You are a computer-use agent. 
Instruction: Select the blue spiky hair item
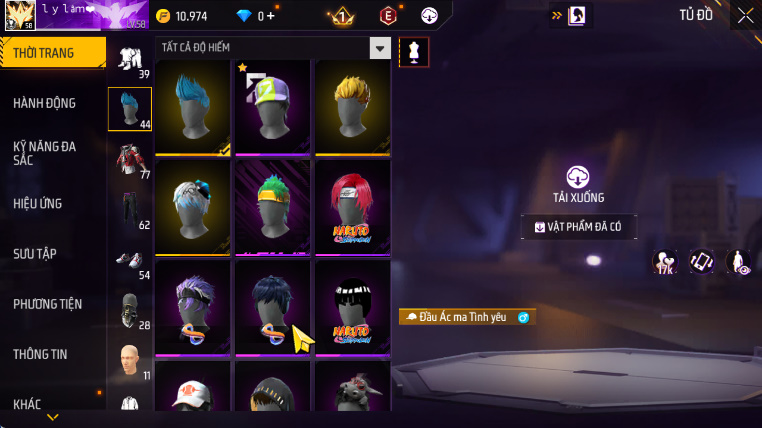tap(193, 107)
